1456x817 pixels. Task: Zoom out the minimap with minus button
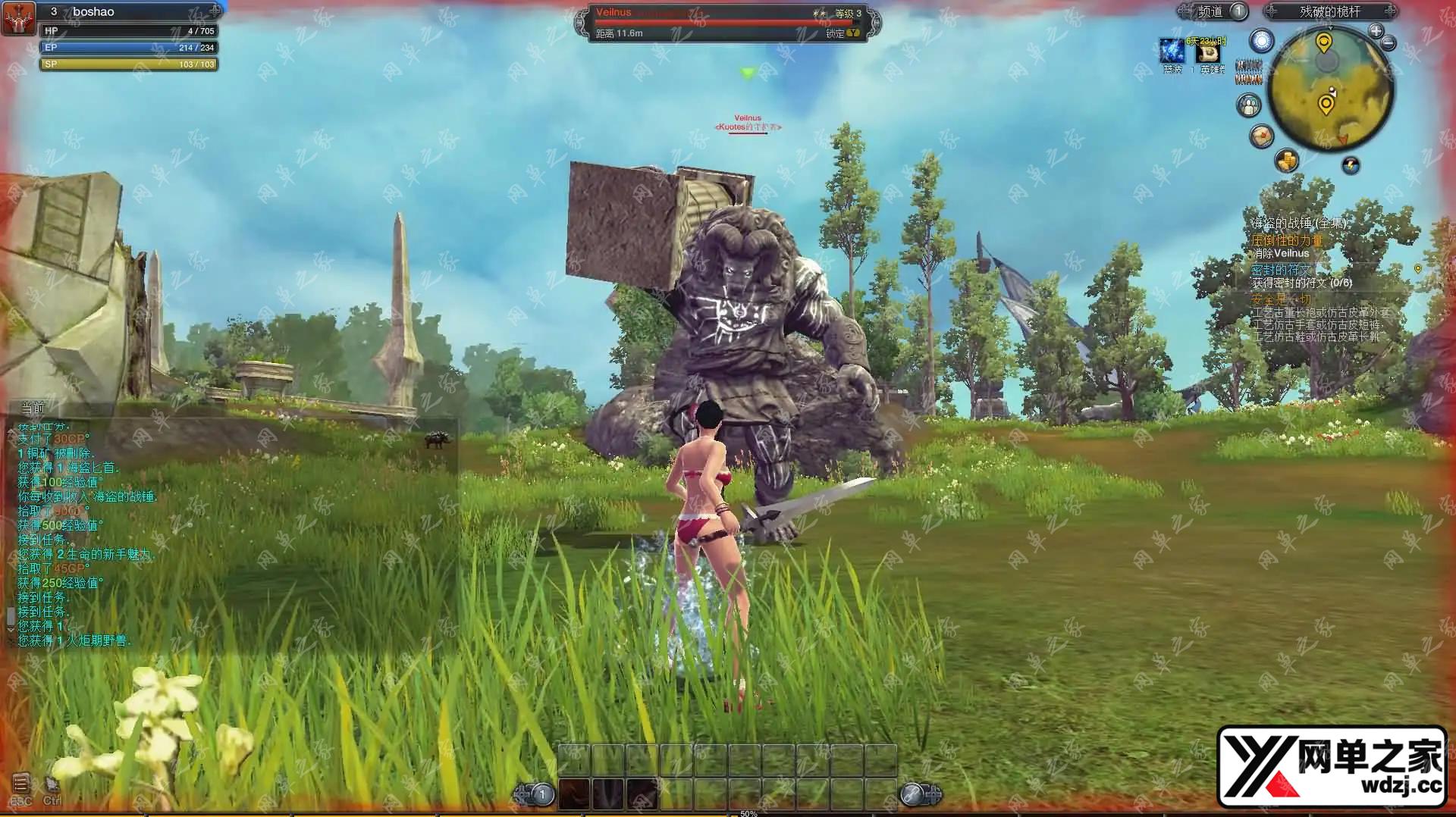pos(1389,43)
